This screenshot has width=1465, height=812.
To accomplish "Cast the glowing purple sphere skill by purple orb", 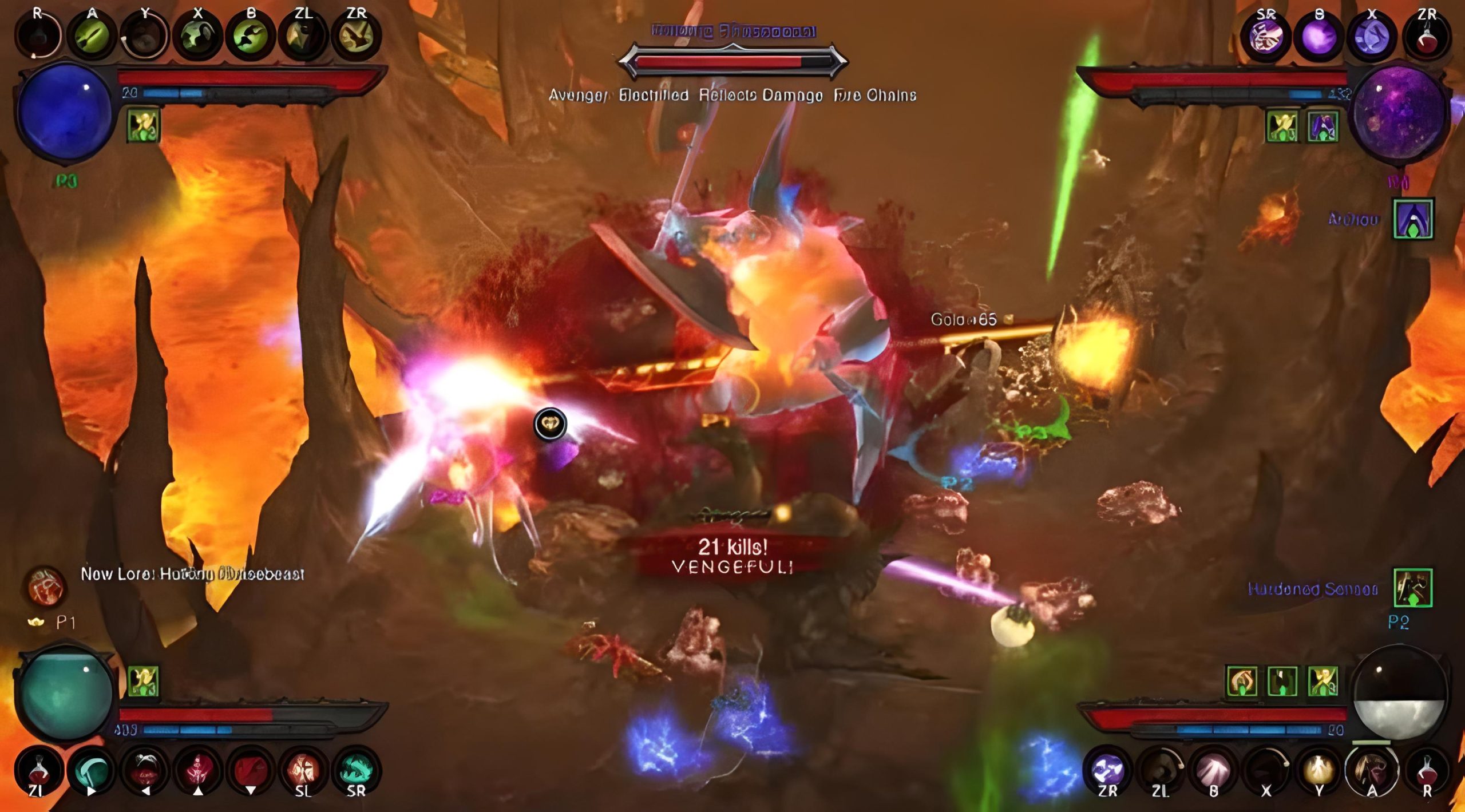I will pos(1318,37).
